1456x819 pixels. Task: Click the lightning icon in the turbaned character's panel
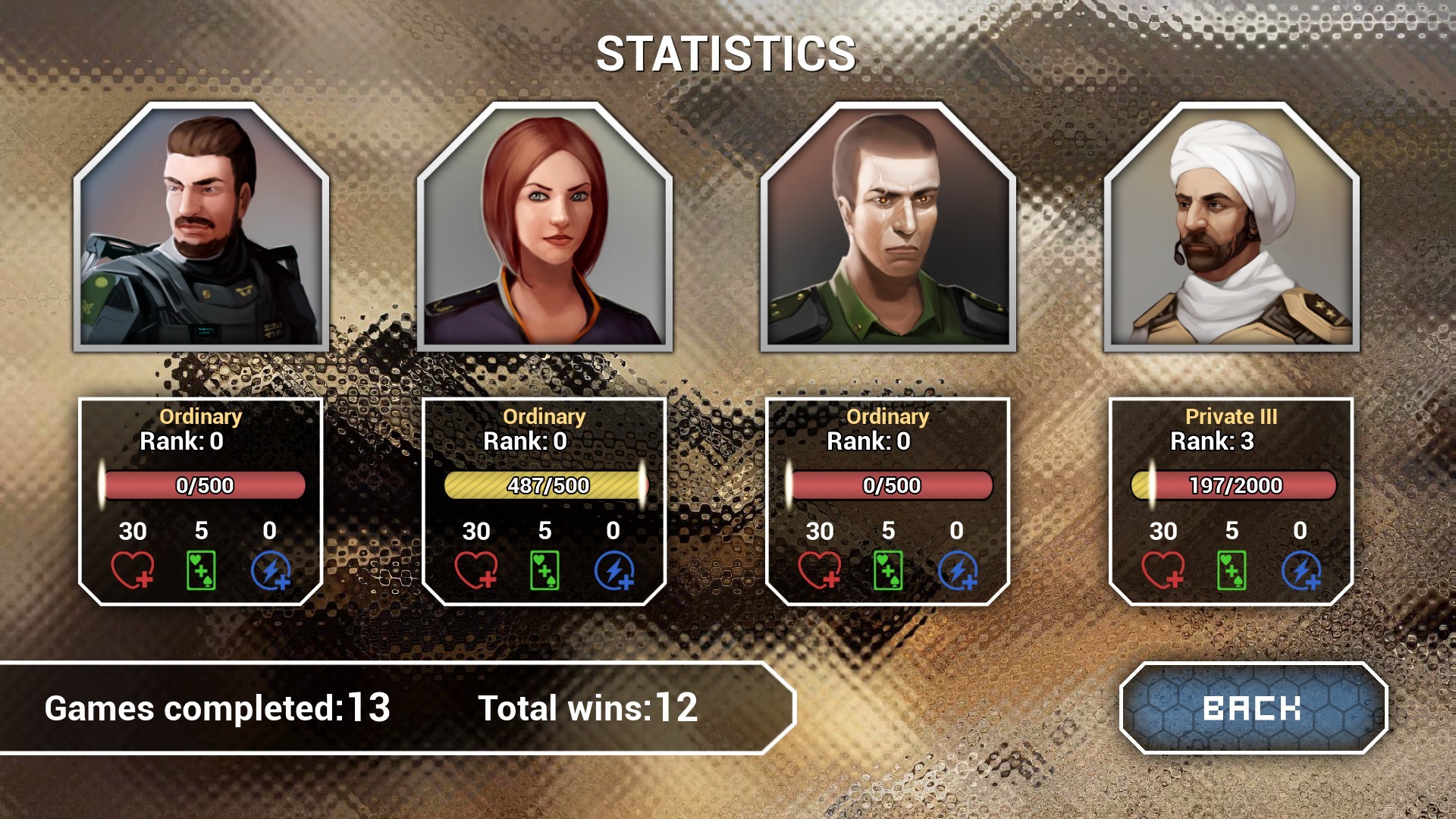[x=1303, y=570]
